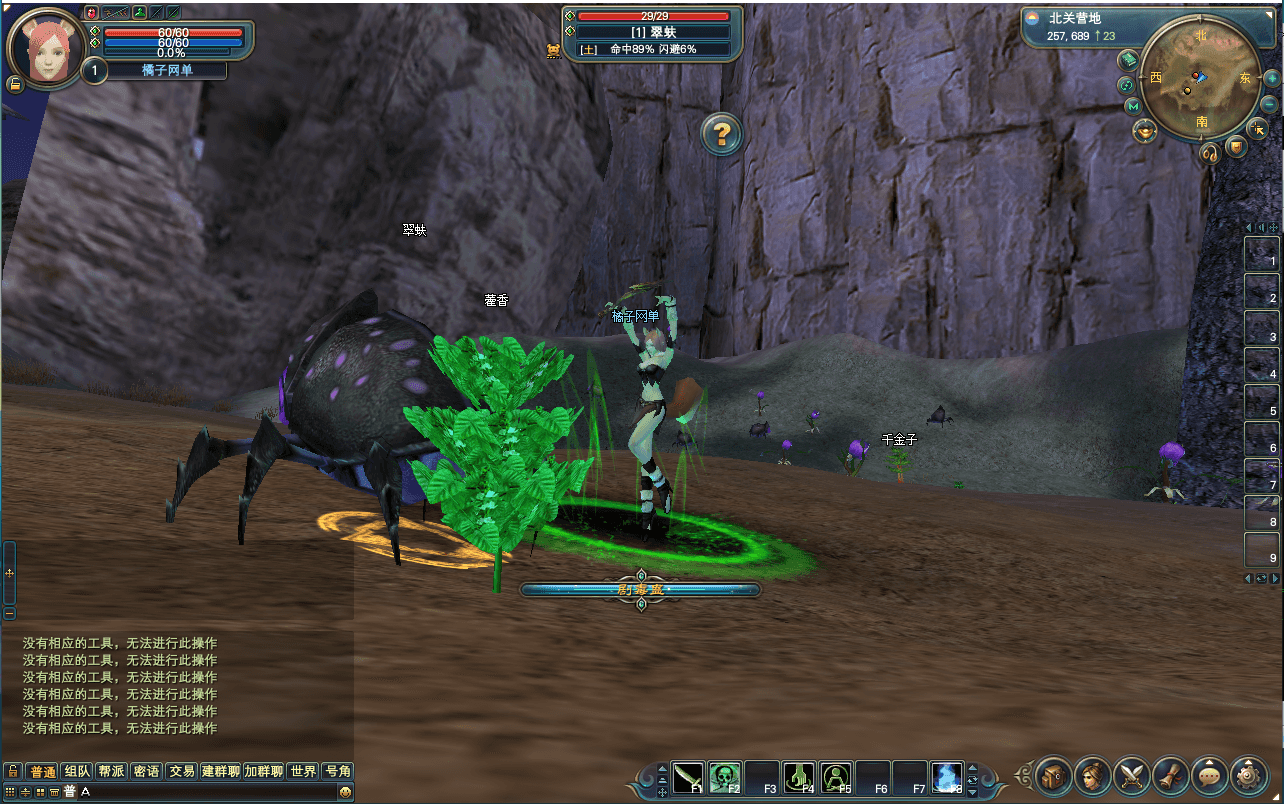The image size is (1284, 804).
Task: Zoom out the minimap with minus button
Action: 1269,104
